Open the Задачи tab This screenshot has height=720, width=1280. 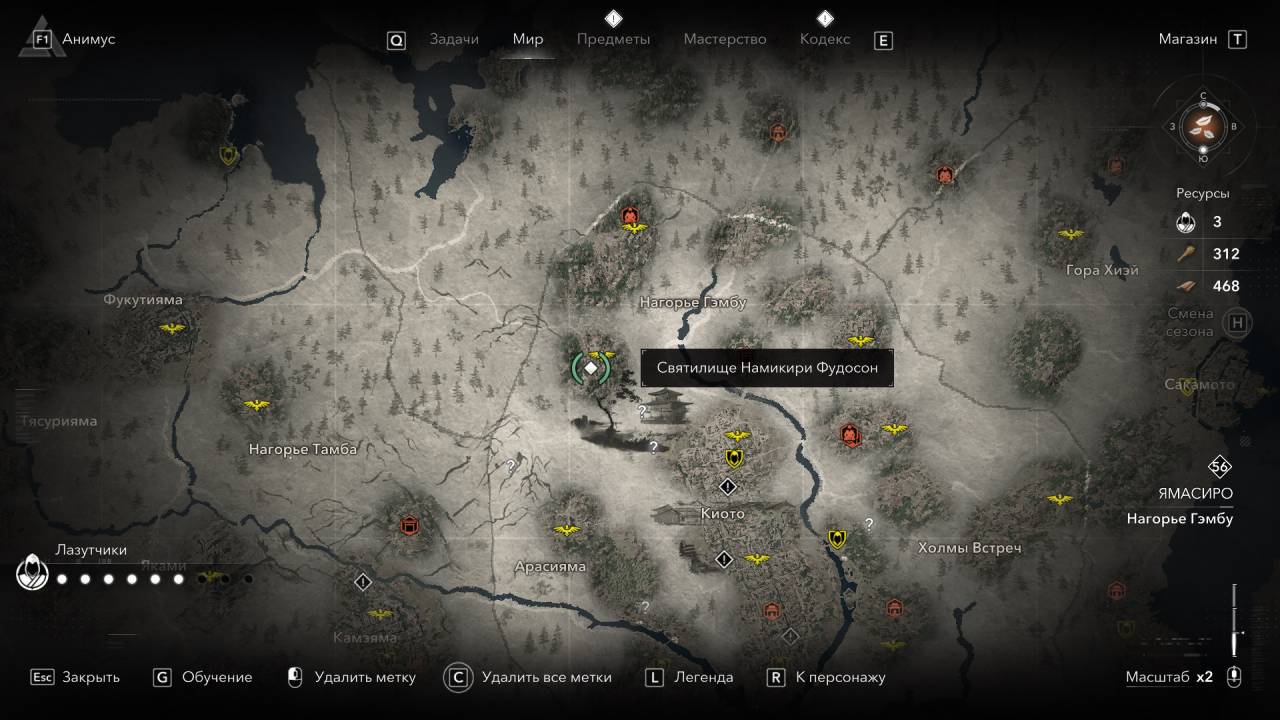(x=454, y=39)
